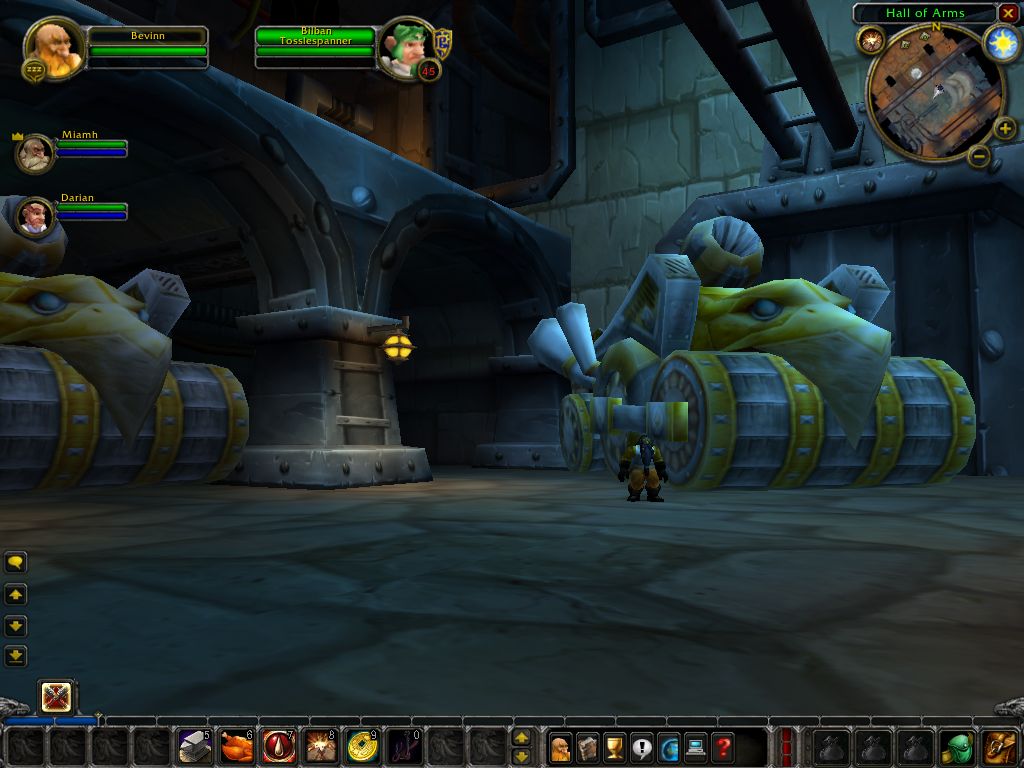Open the golden chalice talents button
This screenshot has width=1024, height=768.
coord(615,746)
